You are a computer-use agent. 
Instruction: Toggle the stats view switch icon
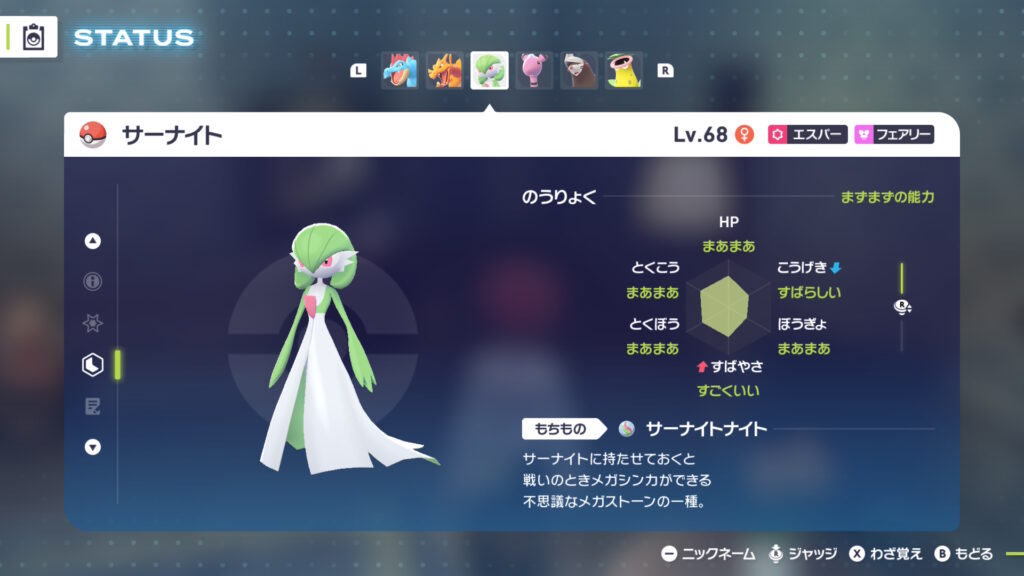(901, 309)
